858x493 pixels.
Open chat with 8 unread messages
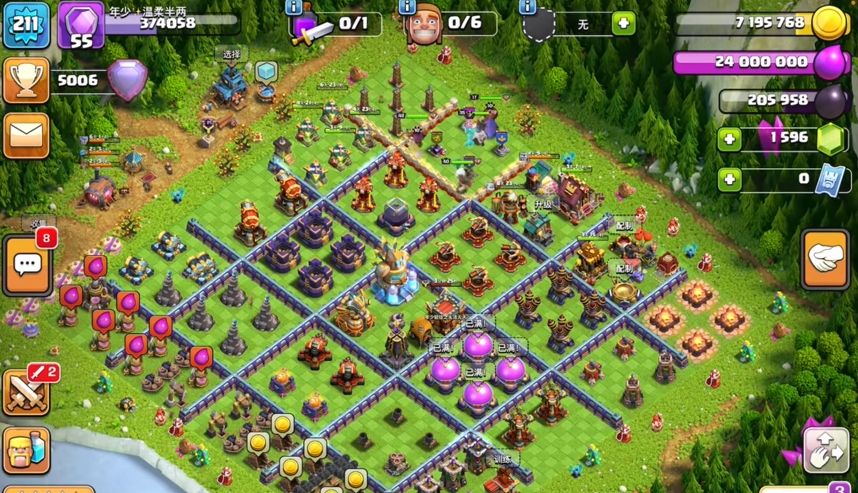point(28,265)
